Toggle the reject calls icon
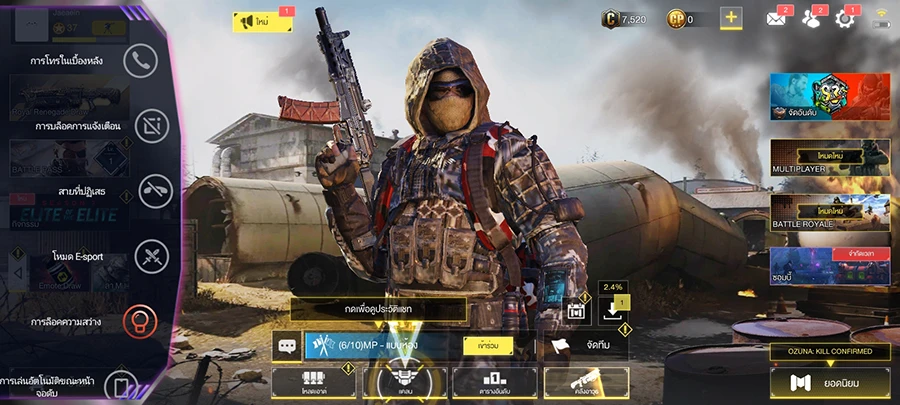The width and height of the screenshot is (900, 405). 155,190
